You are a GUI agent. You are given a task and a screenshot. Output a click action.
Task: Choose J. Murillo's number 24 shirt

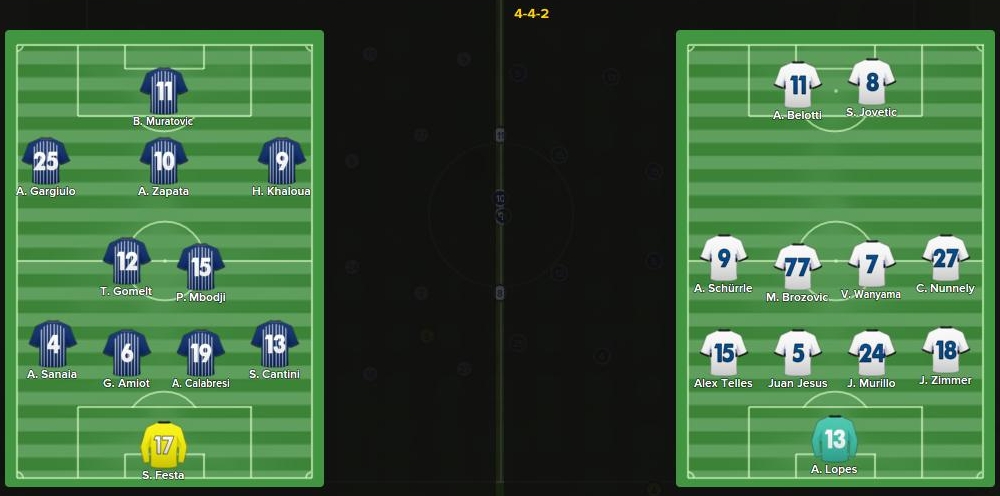pyautogui.click(x=872, y=353)
